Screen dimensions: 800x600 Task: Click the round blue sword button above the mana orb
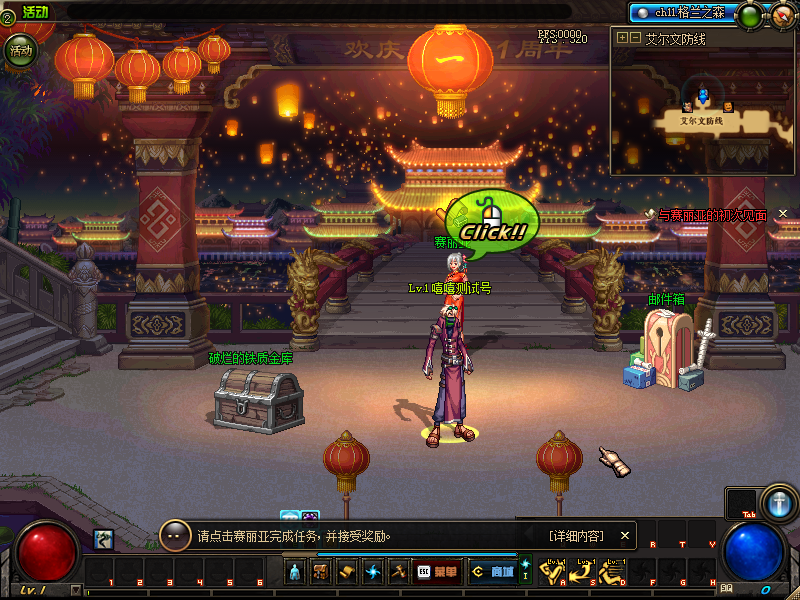(777, 500)
